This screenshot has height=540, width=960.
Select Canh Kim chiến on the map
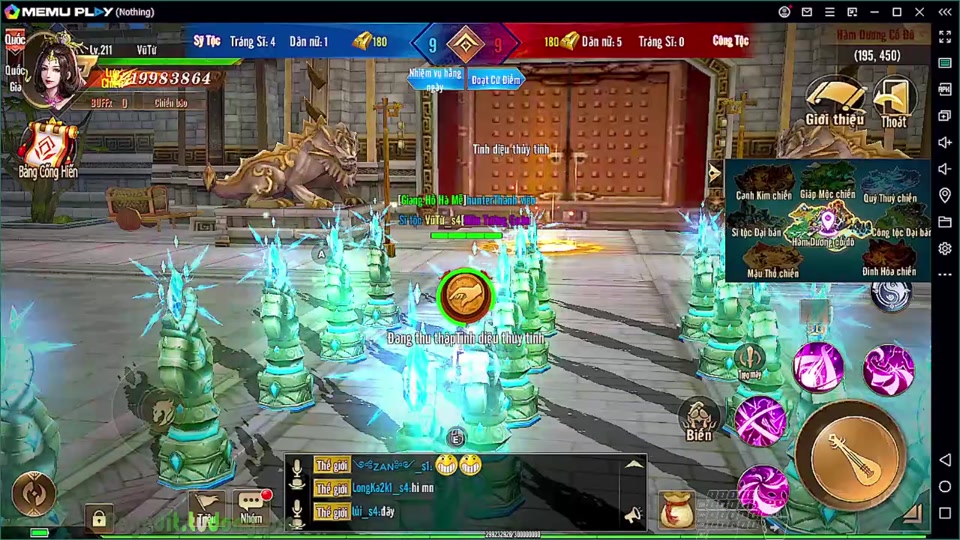click(x=763, y=188)
